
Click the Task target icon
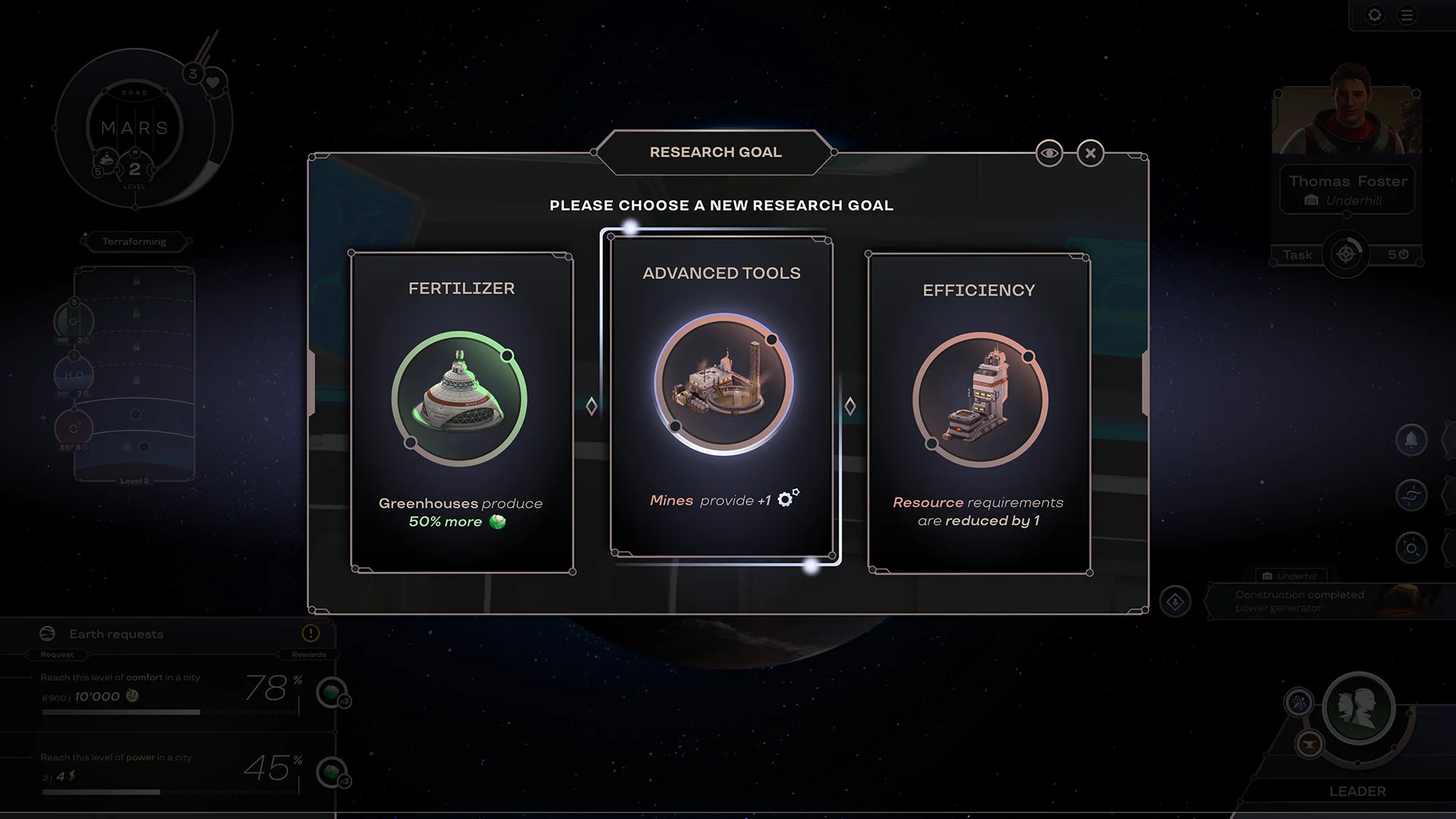coord(1346,255)
